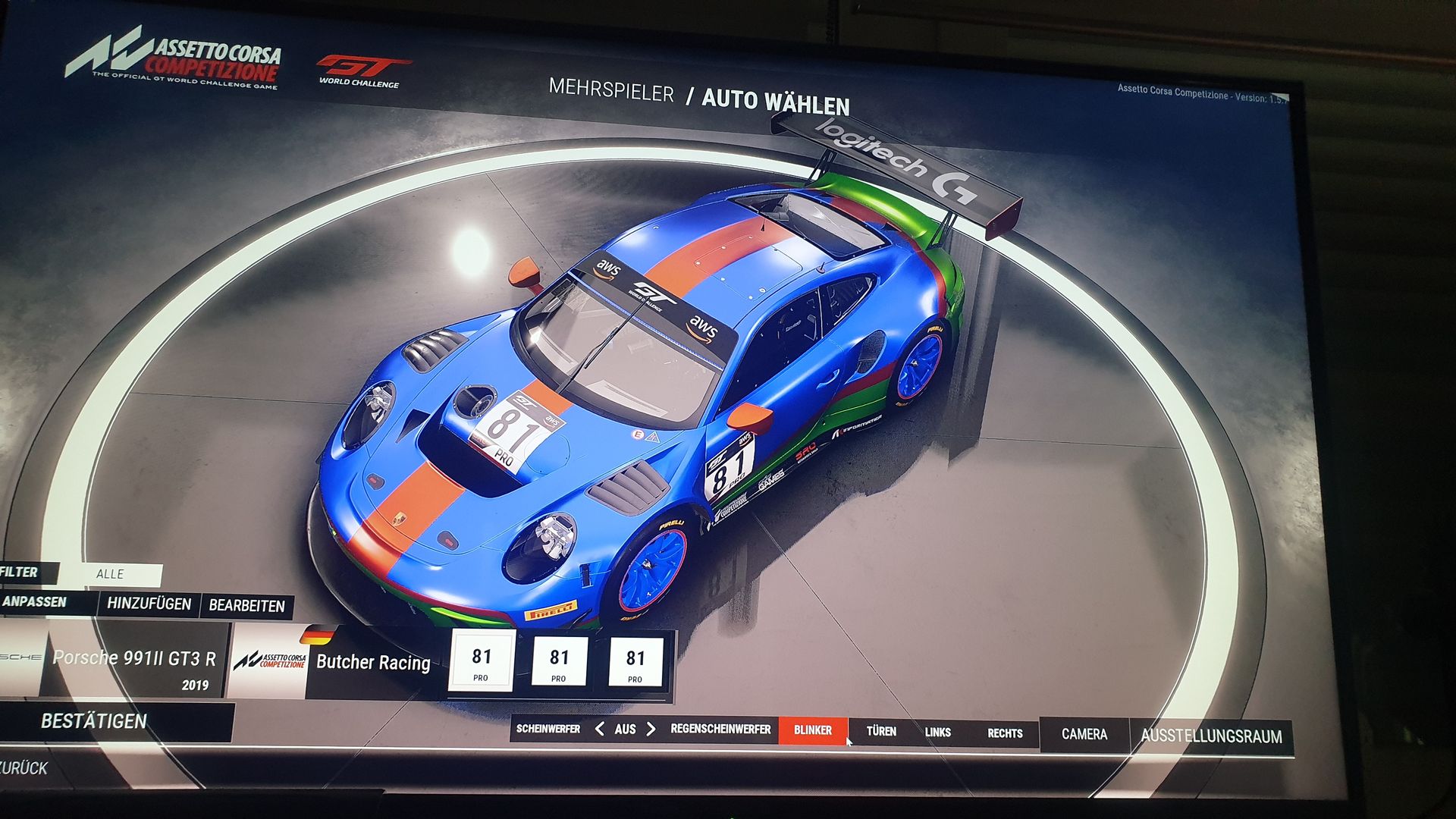The height and width of the screenshot is (819, 1456).
Task: Open the Ausstellungsraum showroom view
Action: coord(1211,736)
